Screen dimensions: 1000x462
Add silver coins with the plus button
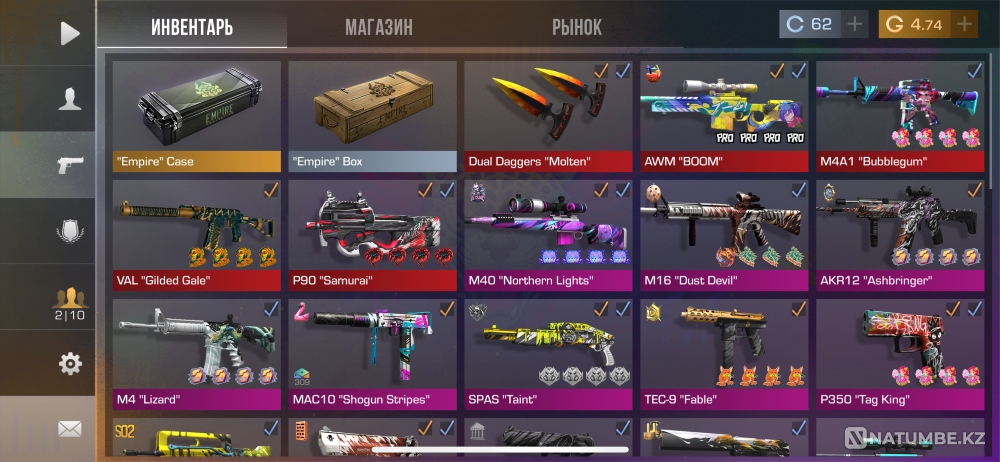point(854,24)
